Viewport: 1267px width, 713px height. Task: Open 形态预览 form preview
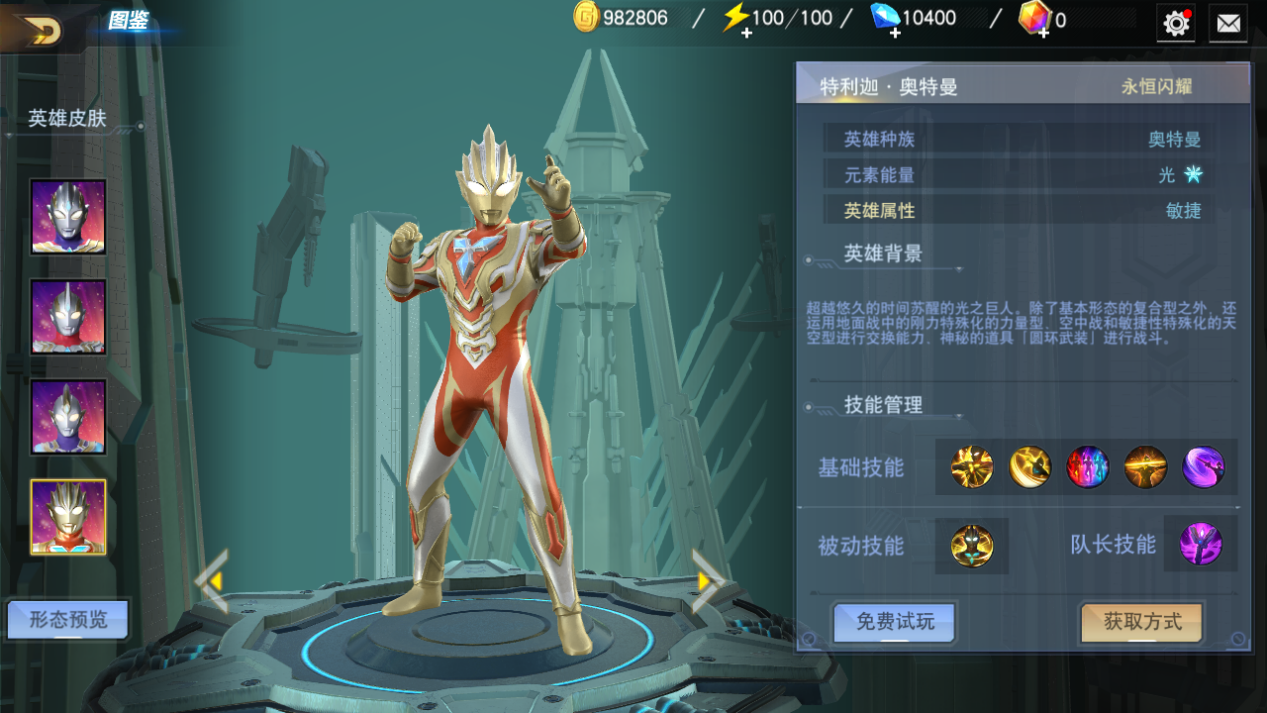pos(68,620)
